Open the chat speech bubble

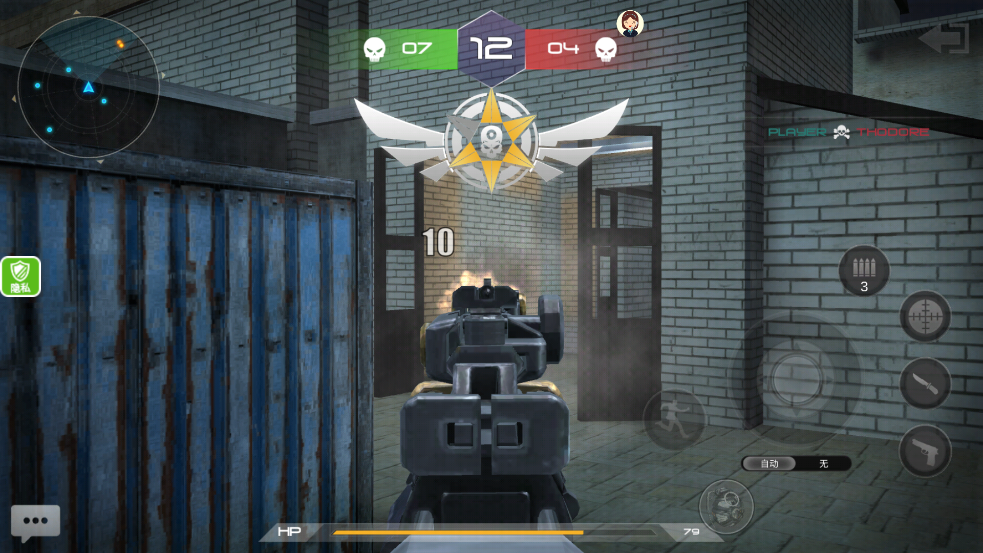pyautogui.click(x=36, y=521)
